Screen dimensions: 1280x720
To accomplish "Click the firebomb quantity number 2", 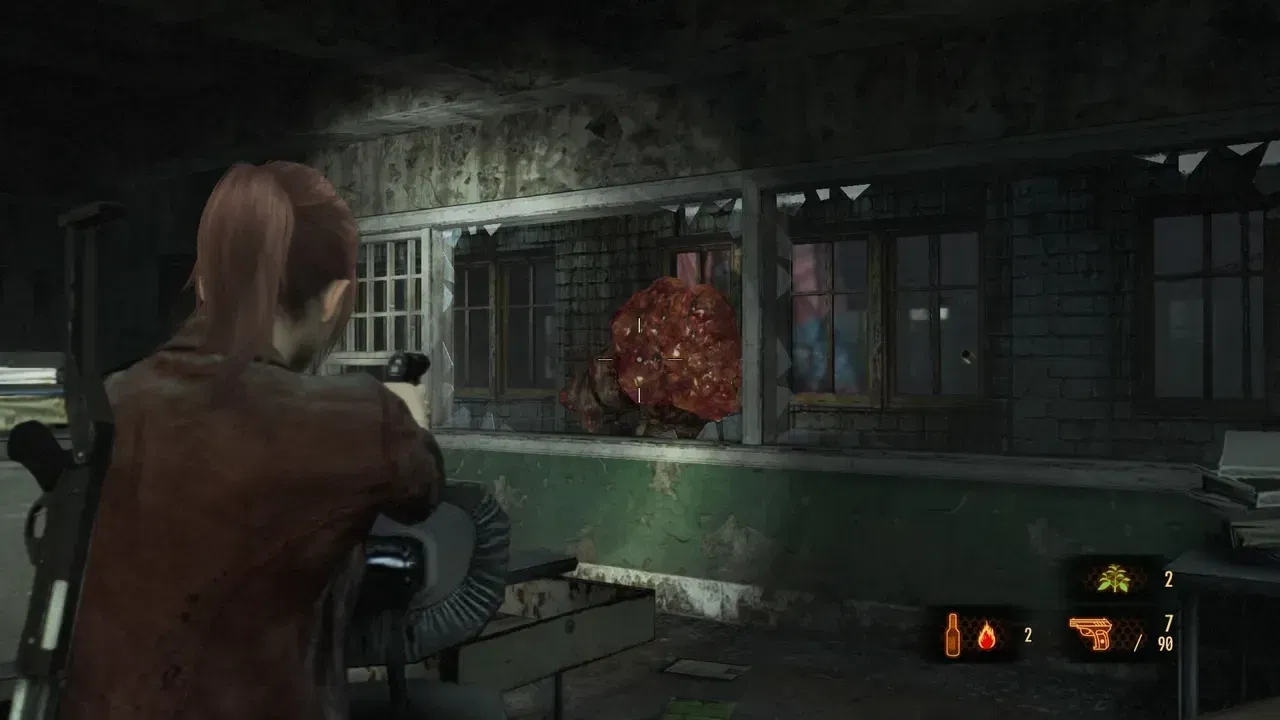I will click(1028, 634).
